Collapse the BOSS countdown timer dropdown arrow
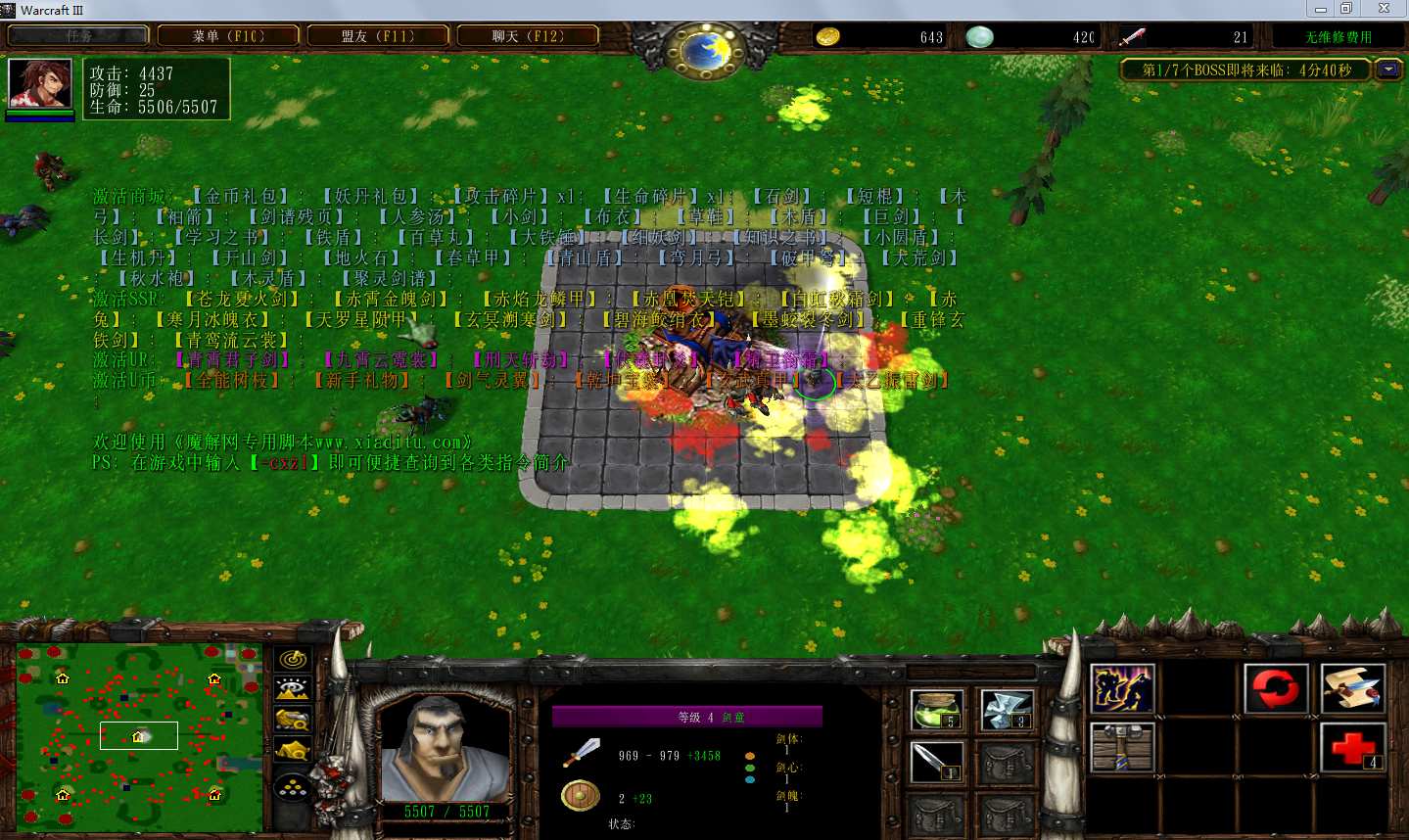Viewport: 1409px width, 840px height. click(x=1387, y=70)
